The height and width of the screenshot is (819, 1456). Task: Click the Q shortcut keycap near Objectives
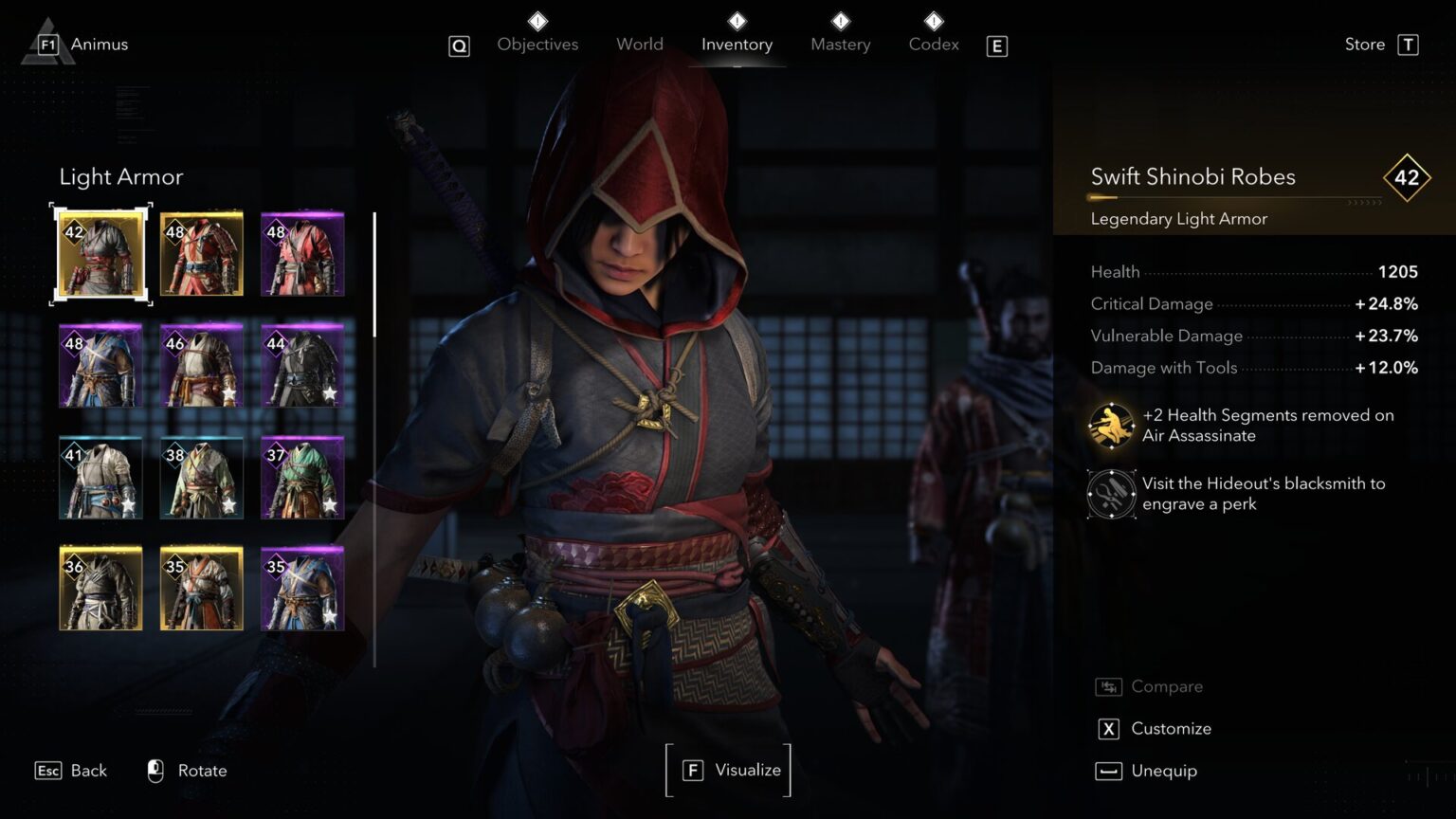tap(459, 45)
